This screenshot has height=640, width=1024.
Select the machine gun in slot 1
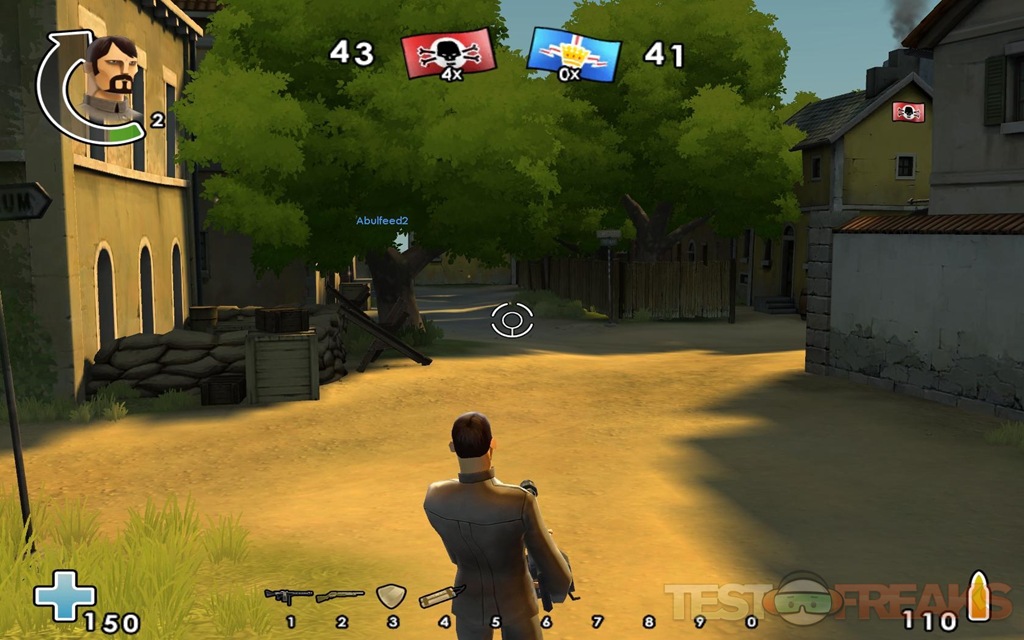point(288,597)
